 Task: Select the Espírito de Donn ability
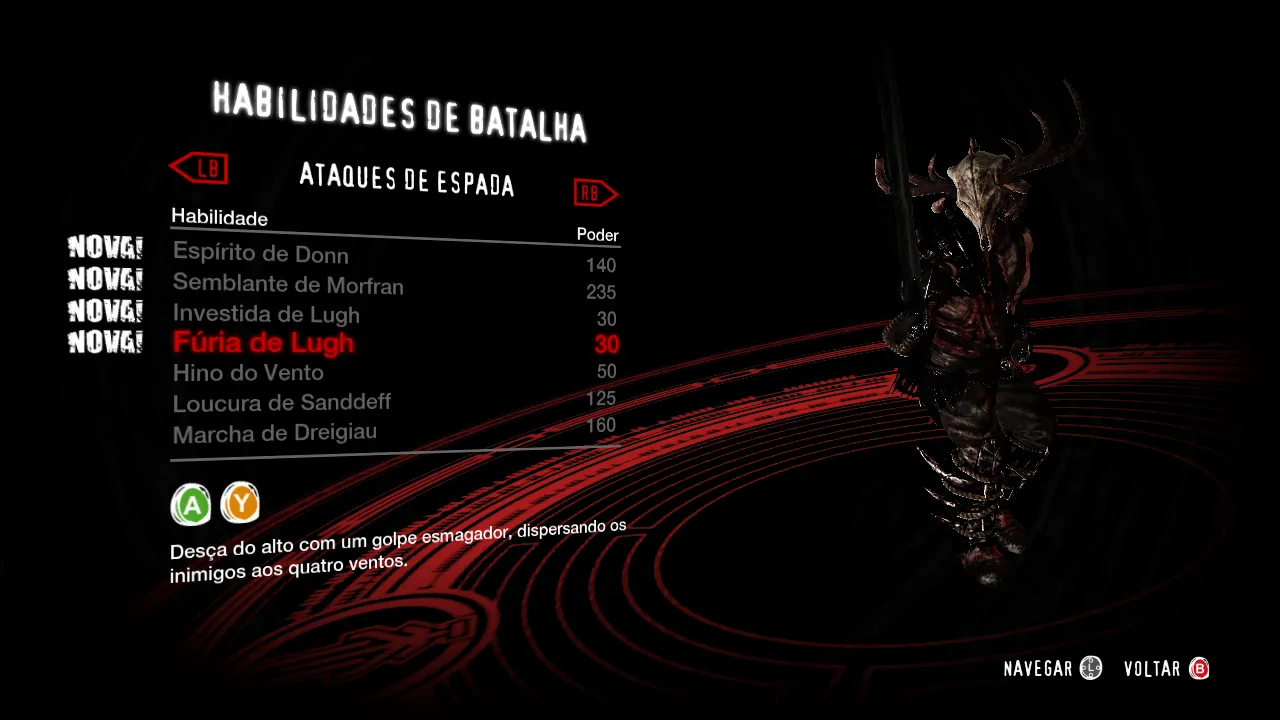tap(261, 253)
